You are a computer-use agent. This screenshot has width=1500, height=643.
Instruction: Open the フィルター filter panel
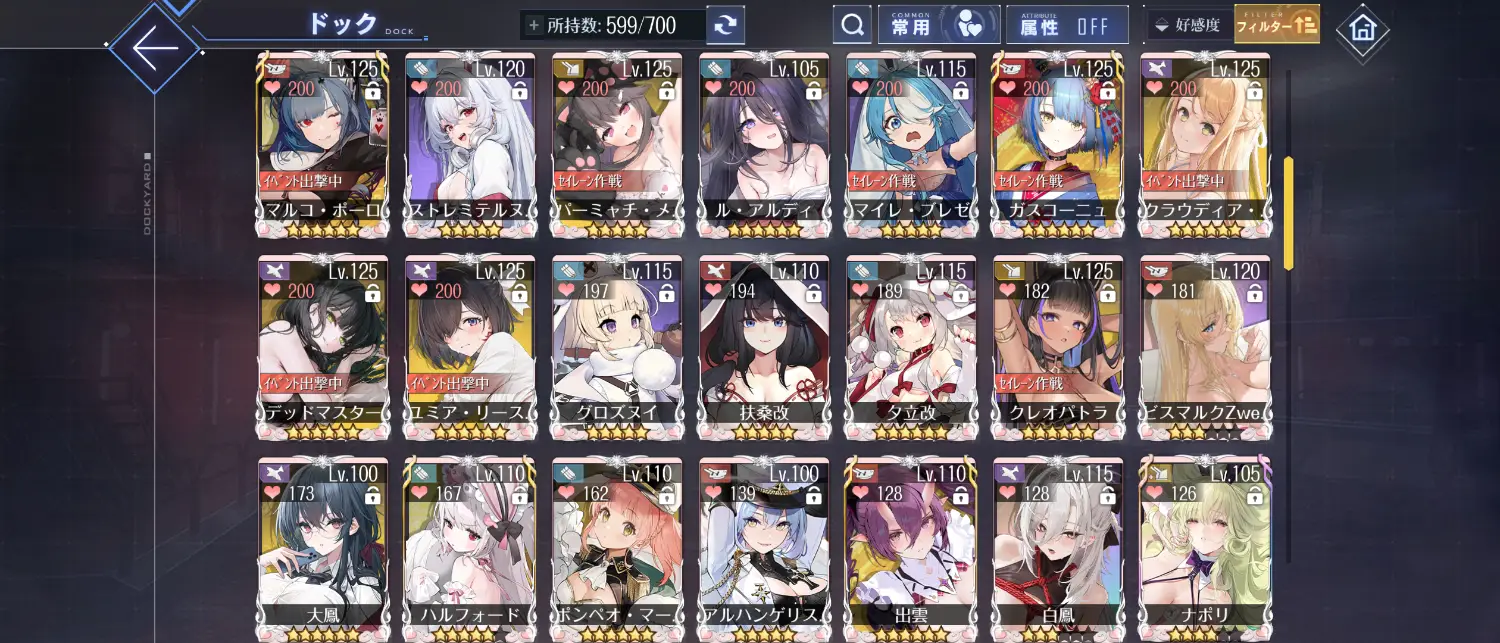point(1276,25)
